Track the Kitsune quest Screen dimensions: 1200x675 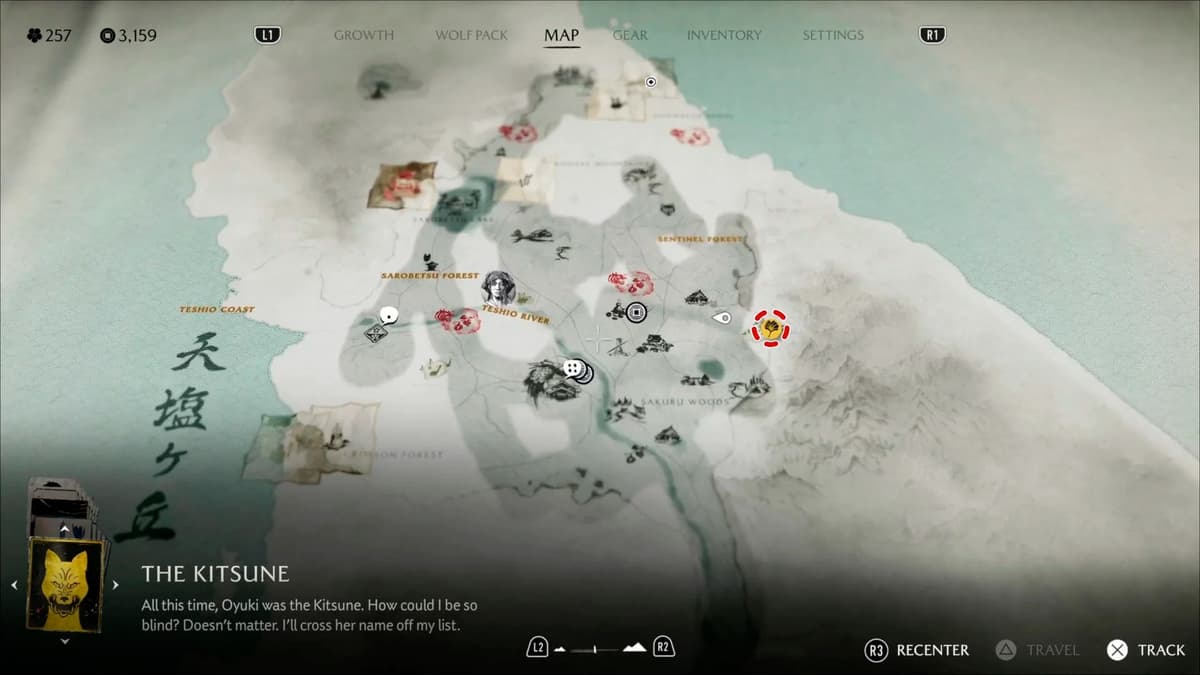tap(1146, 650)
